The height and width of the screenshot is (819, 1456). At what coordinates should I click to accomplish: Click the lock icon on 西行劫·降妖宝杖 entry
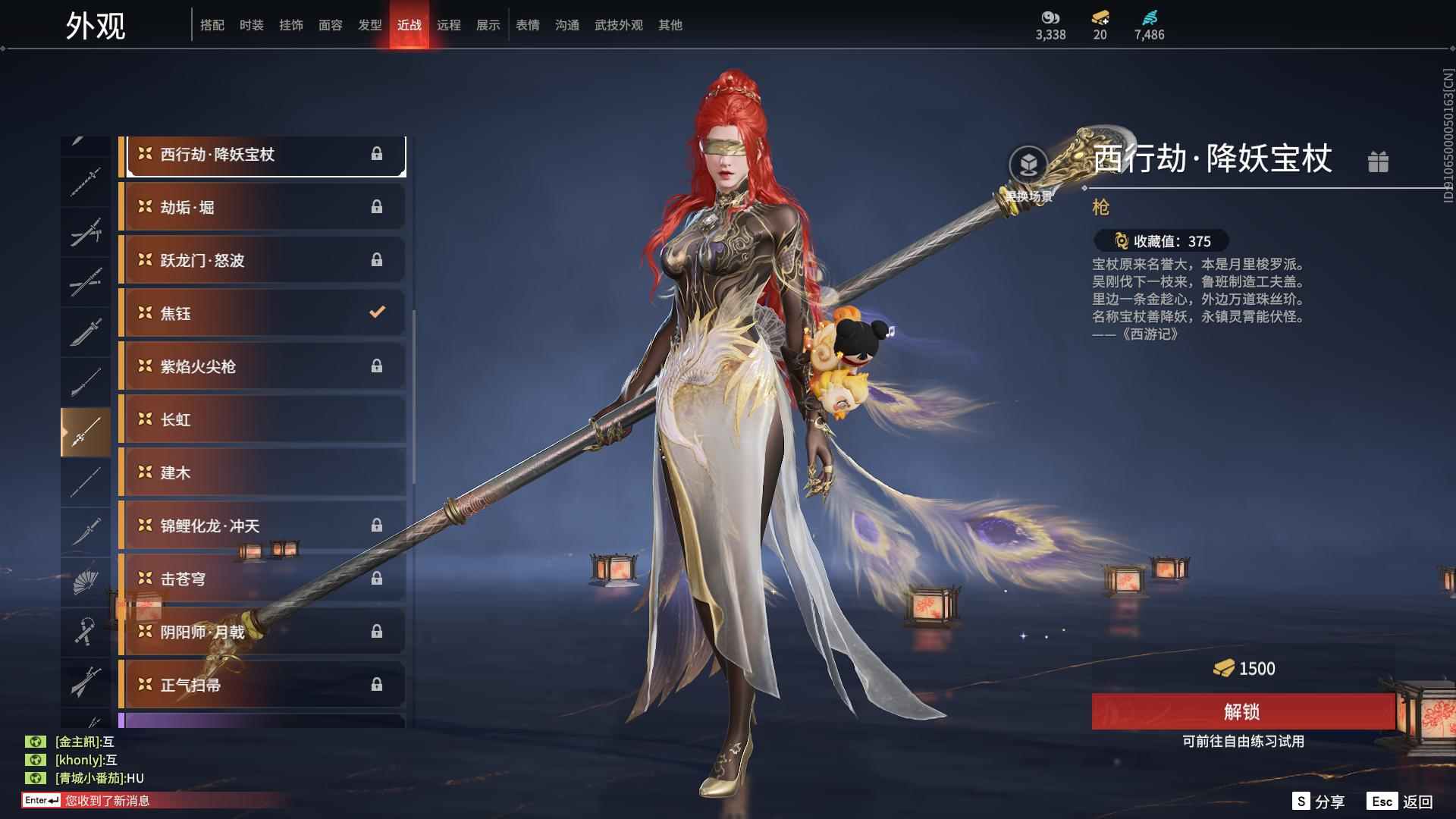(x=377, y=154)
